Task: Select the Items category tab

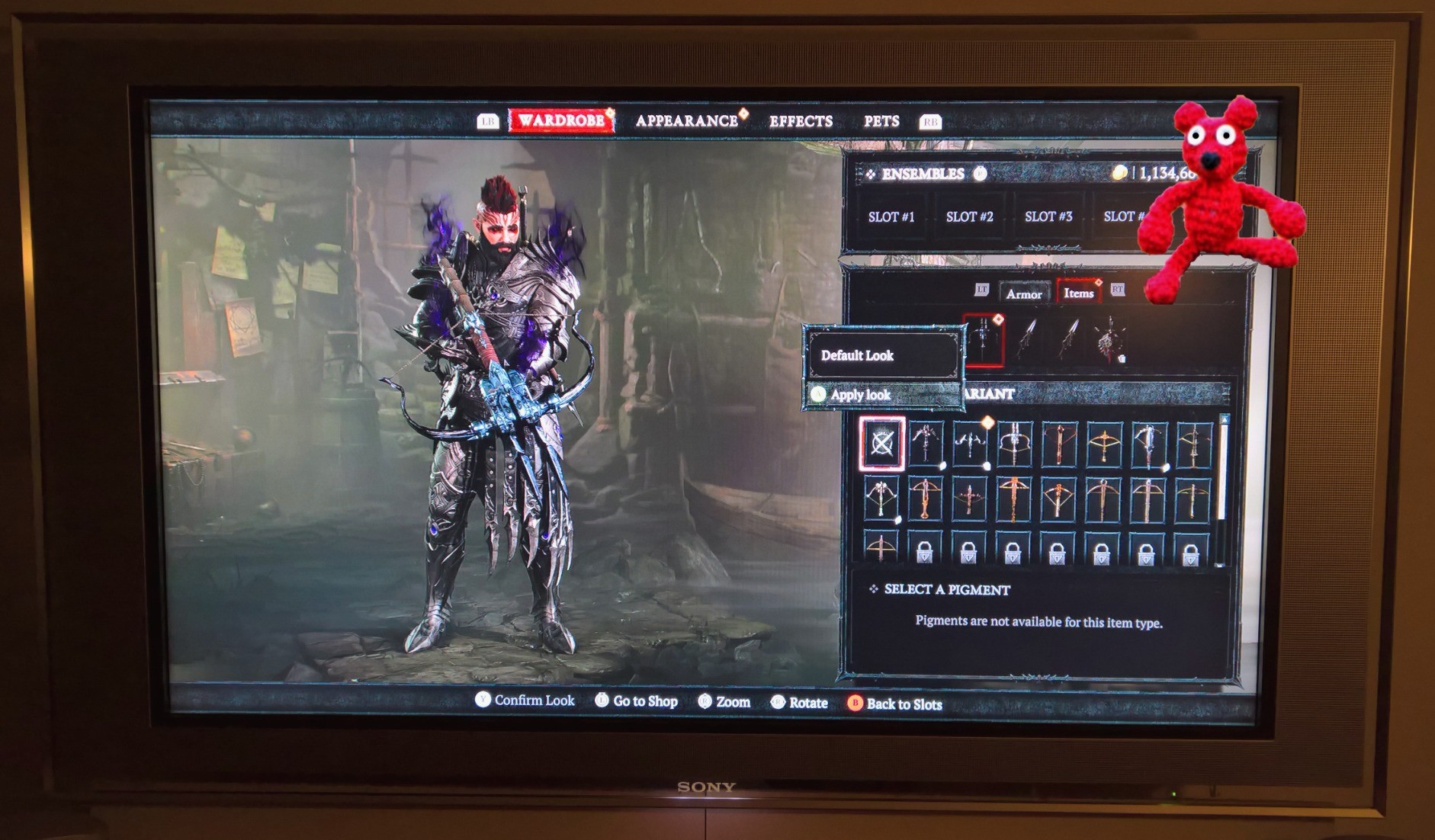Action: click(x=1078, y=293)
